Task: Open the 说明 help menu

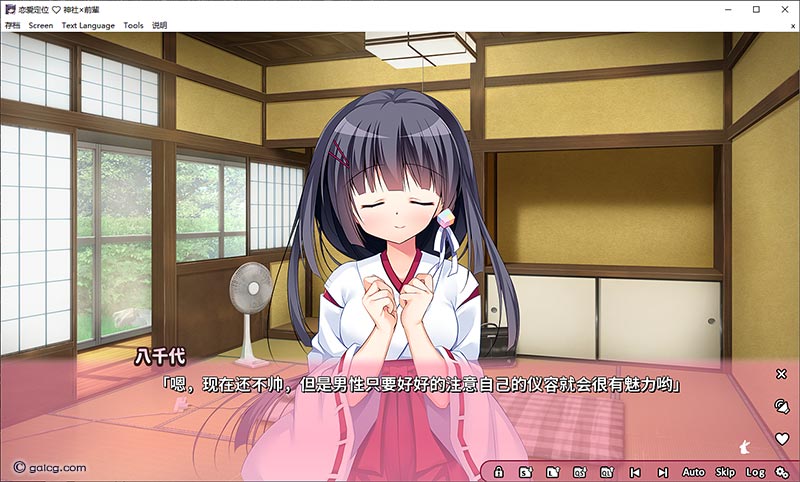Action: [x=160, y=25]
